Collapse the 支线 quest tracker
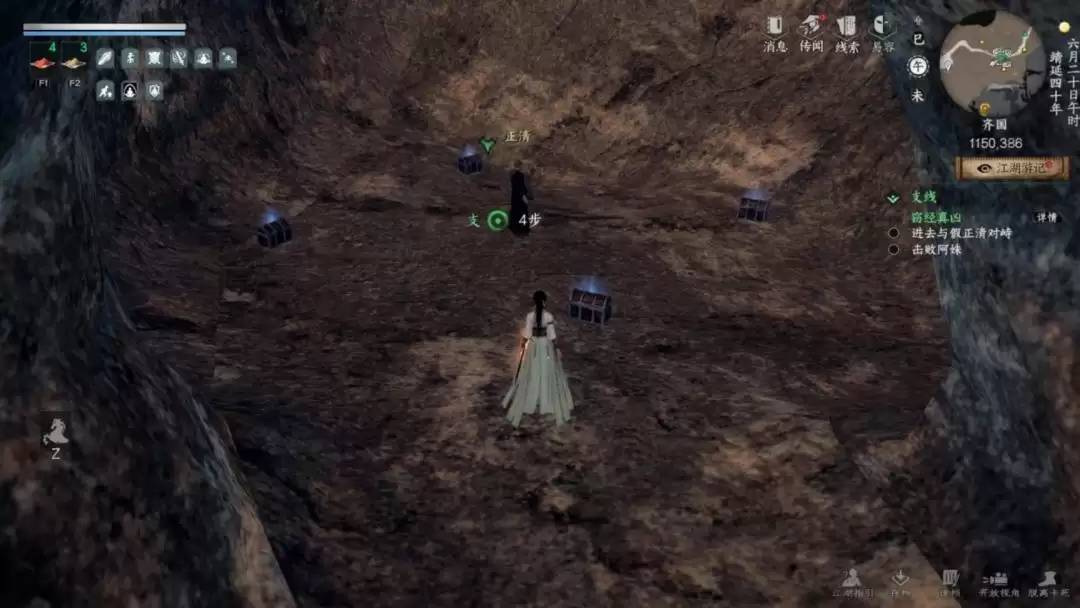The height and width of the screenshot is (608, 1080). click(893, 198)
